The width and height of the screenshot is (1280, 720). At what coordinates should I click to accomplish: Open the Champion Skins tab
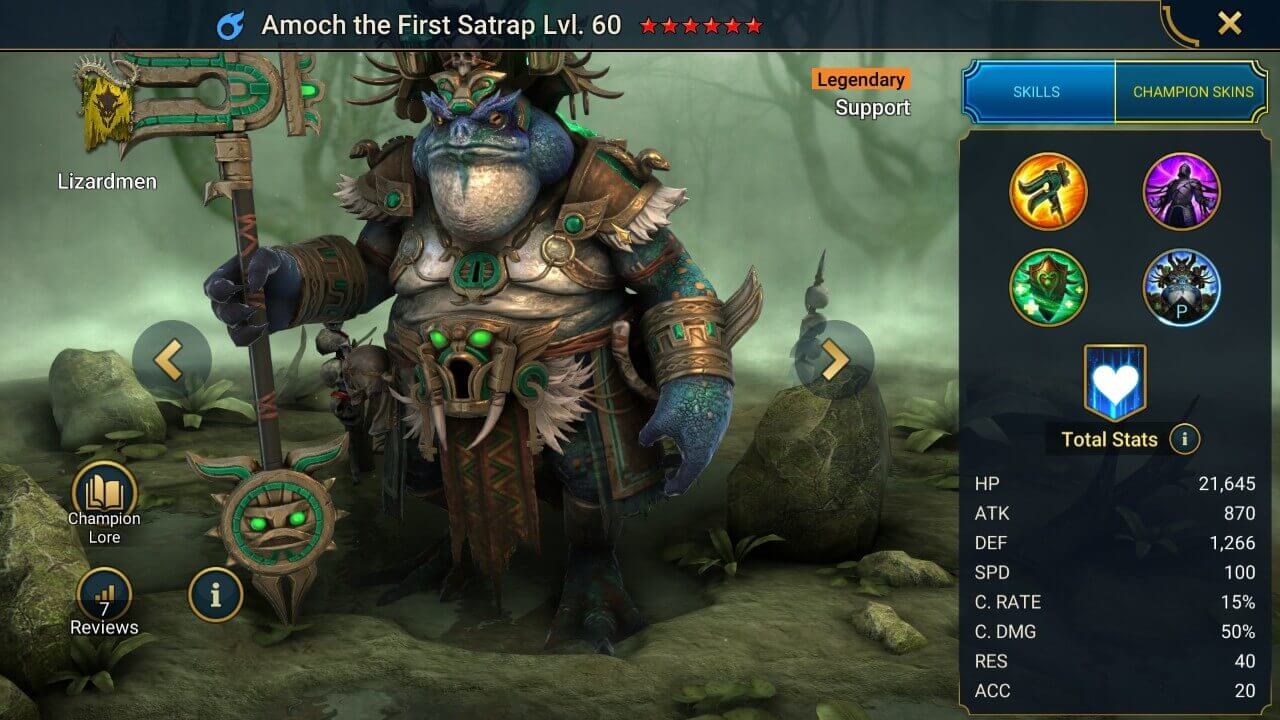point(1192,91)
